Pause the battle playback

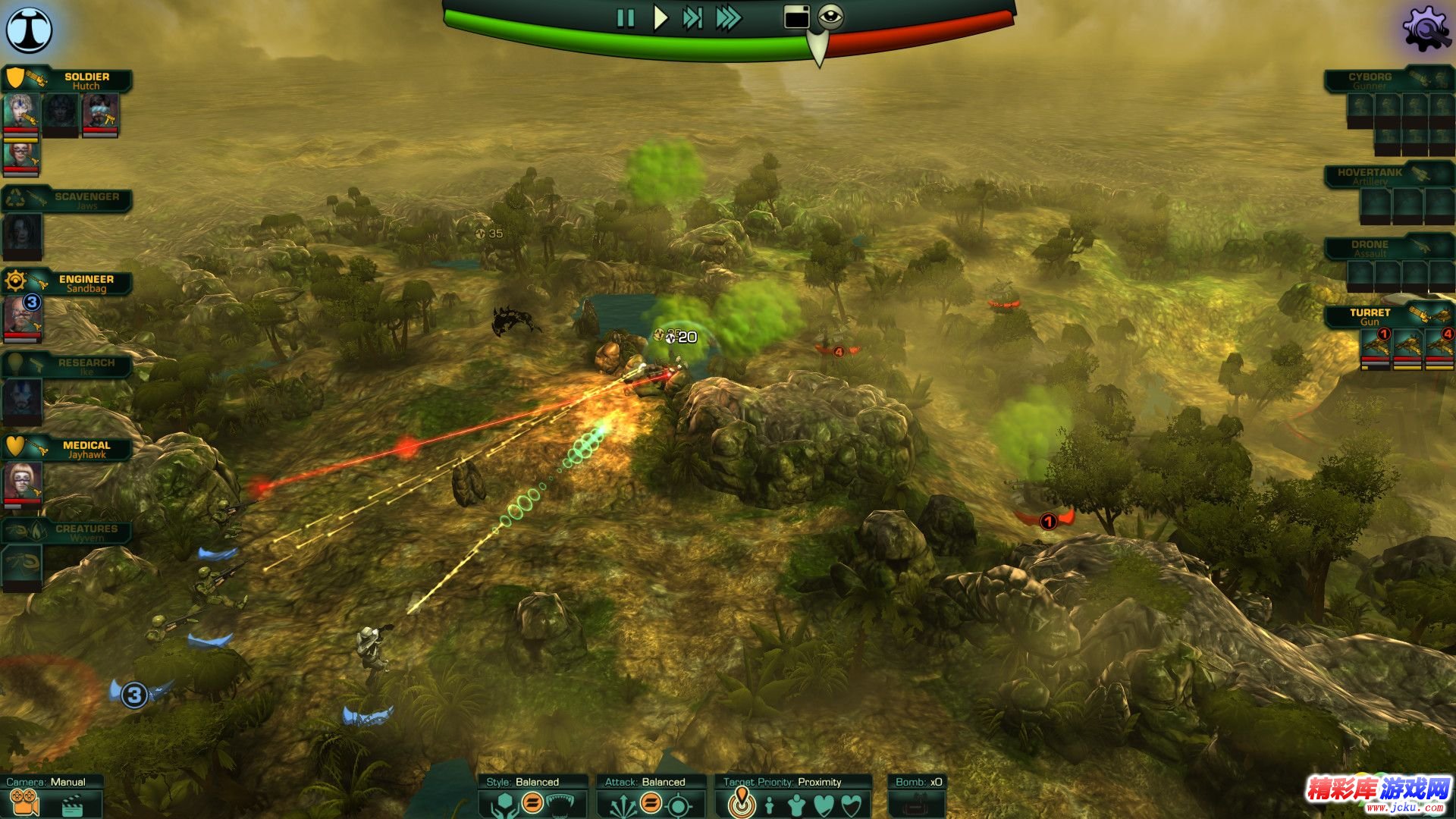coord(626,18)
